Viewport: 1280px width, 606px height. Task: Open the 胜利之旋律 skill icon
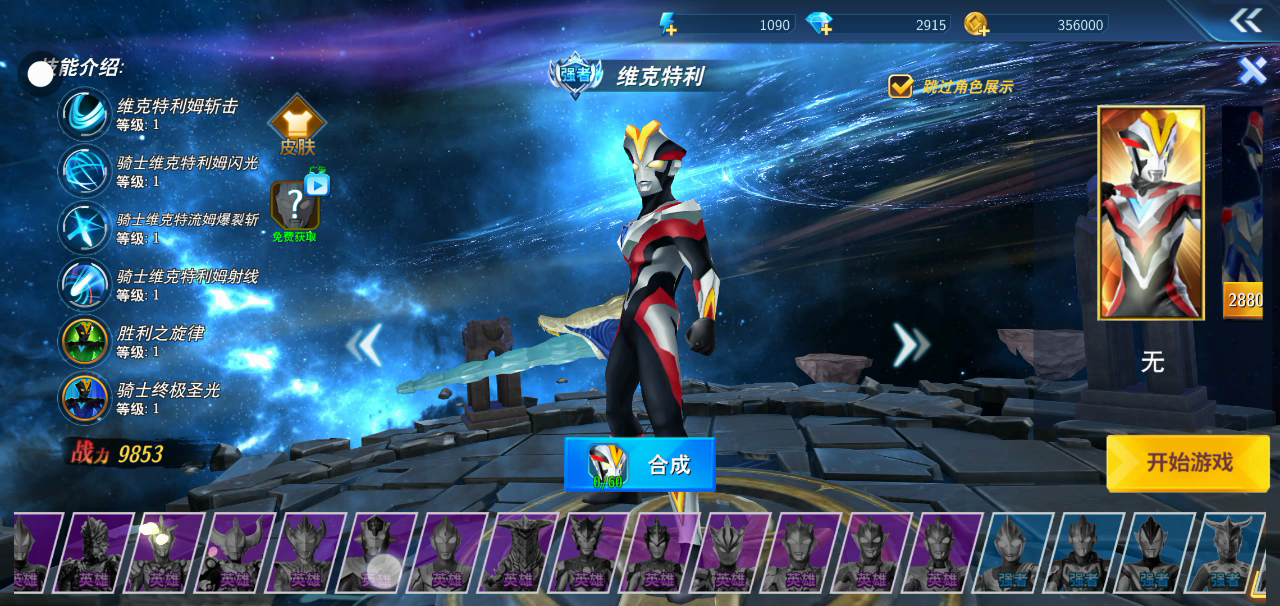click(x=85, y=342)
